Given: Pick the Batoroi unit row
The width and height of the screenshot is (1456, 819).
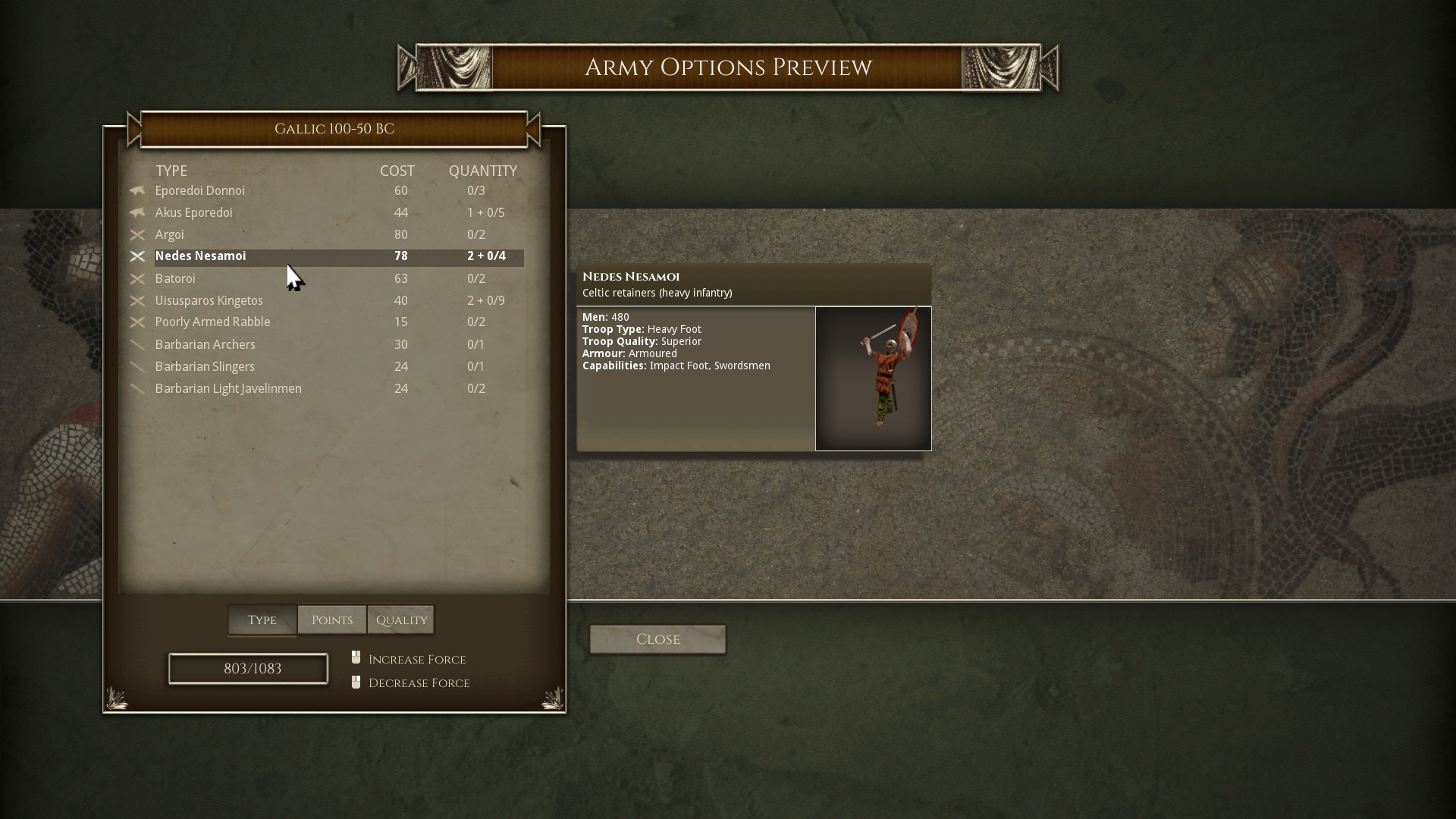Looking at the screenshot, I should (x=175, y=279).
